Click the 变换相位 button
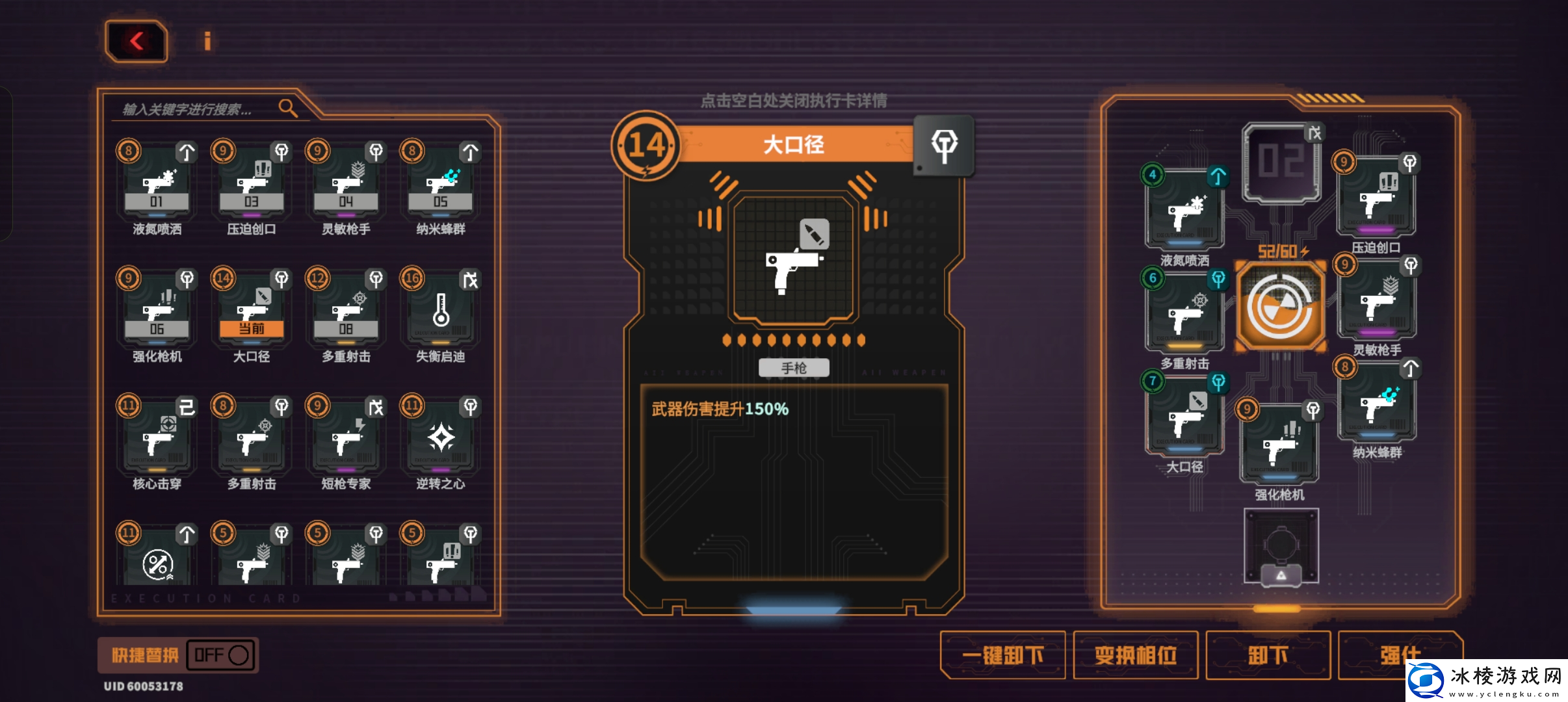Image resolution: width=1568 pixels, height=702 pixels. point(1136,655)
